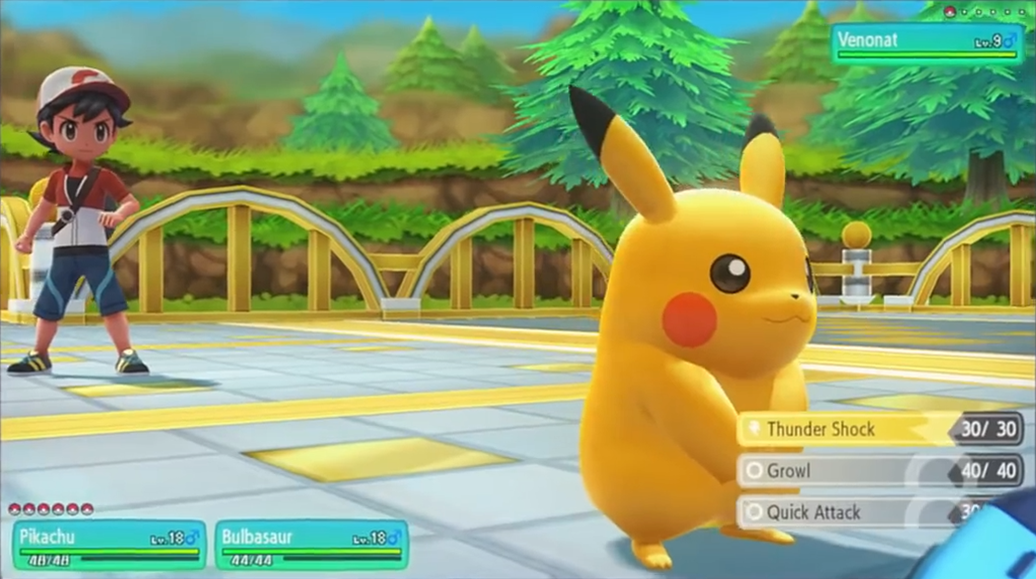The width and height of the screenshot is (1036, 579).
Task: Click the opposing Venonat status panel
Action: click(x=927, y=45)
